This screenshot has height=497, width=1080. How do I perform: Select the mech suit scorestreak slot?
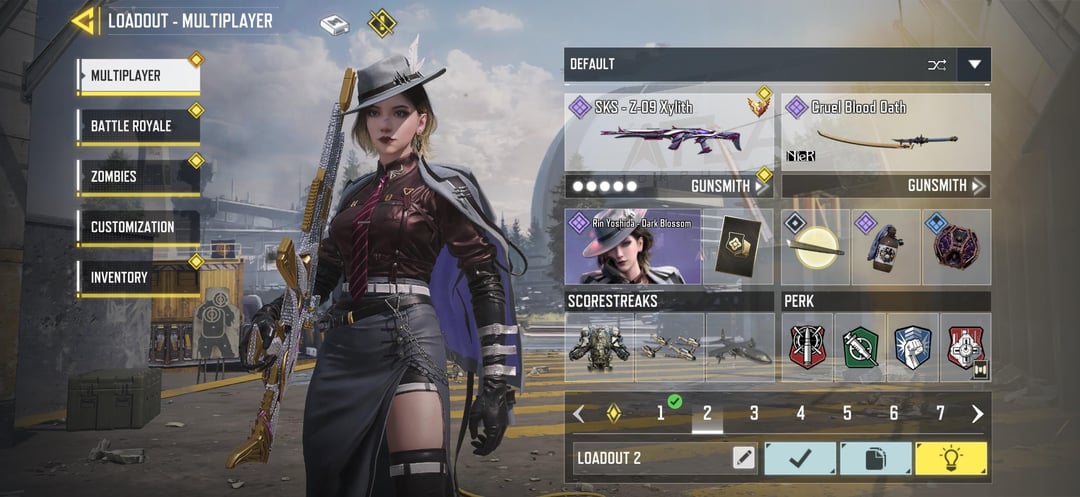[599, 347]
